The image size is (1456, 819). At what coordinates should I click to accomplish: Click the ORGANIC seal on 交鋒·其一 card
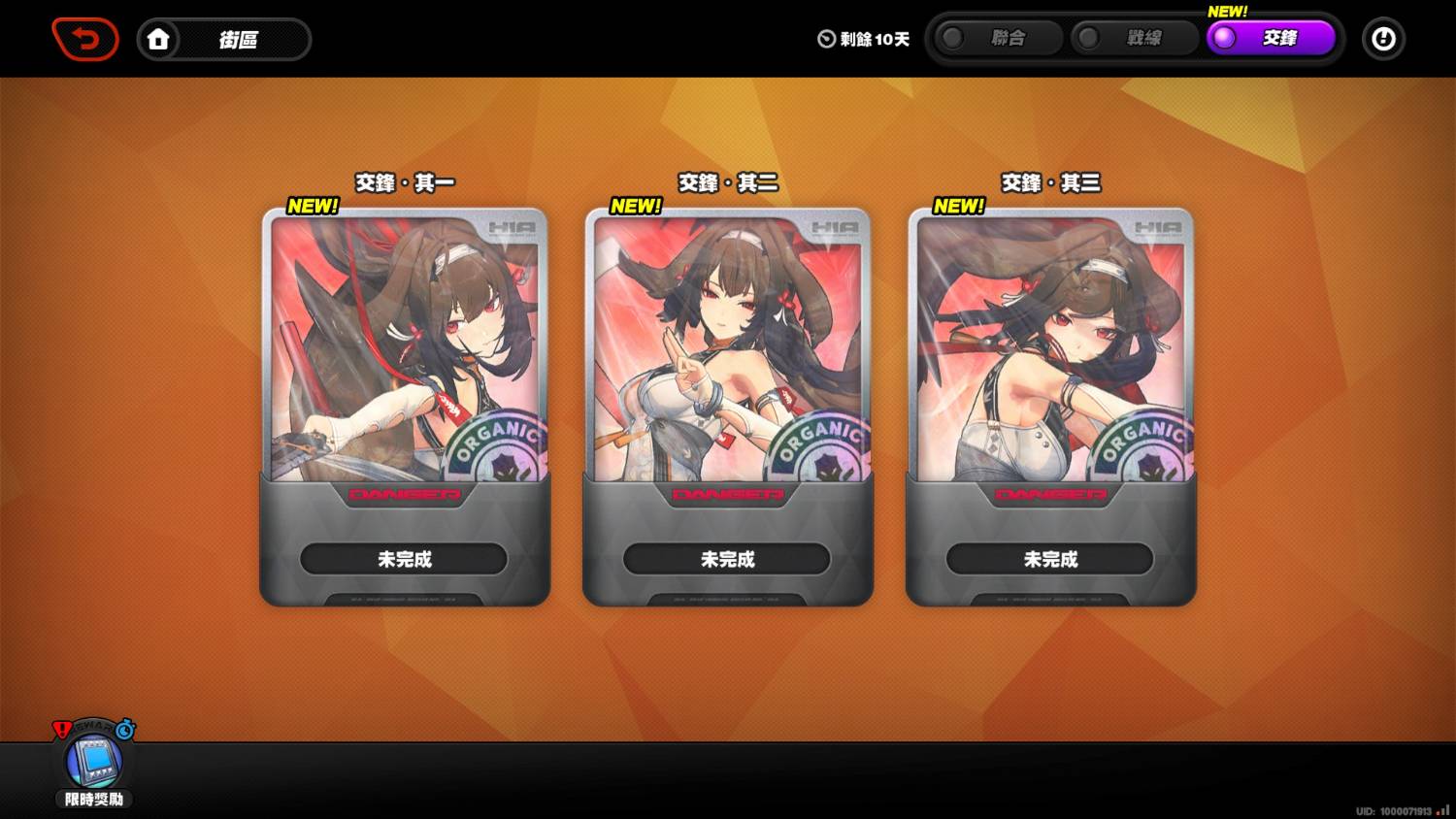(497, 447)
